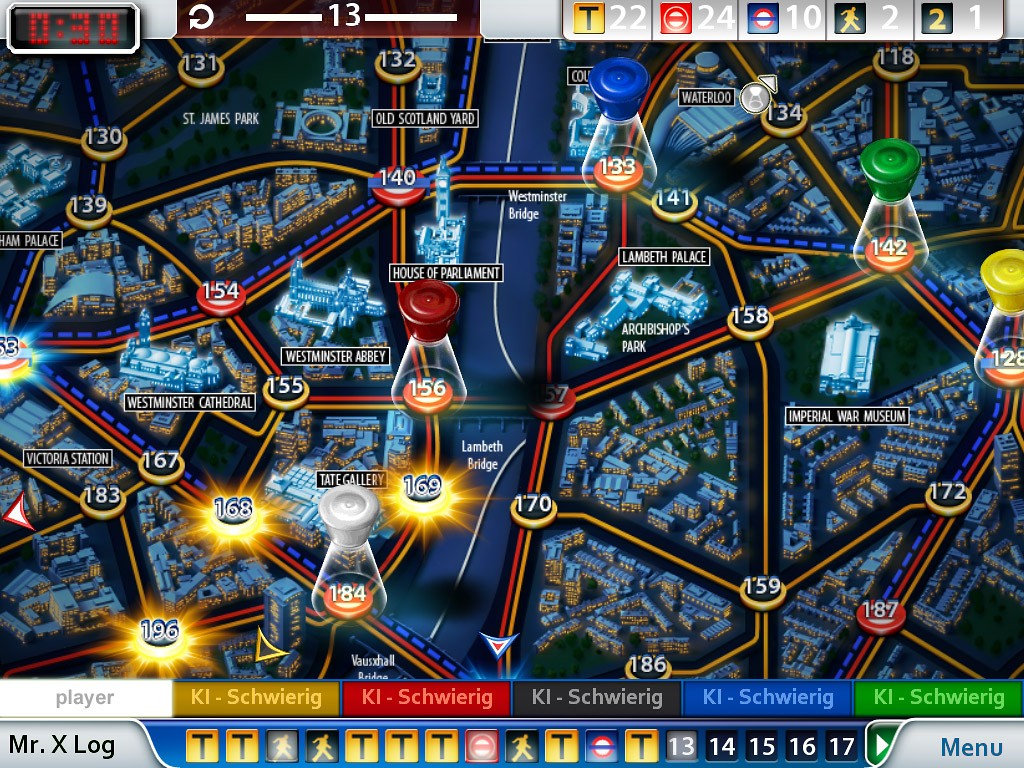Open the Menu button
The width and height of the screenshot is (1024, 768).
click(x=970, y=746)
